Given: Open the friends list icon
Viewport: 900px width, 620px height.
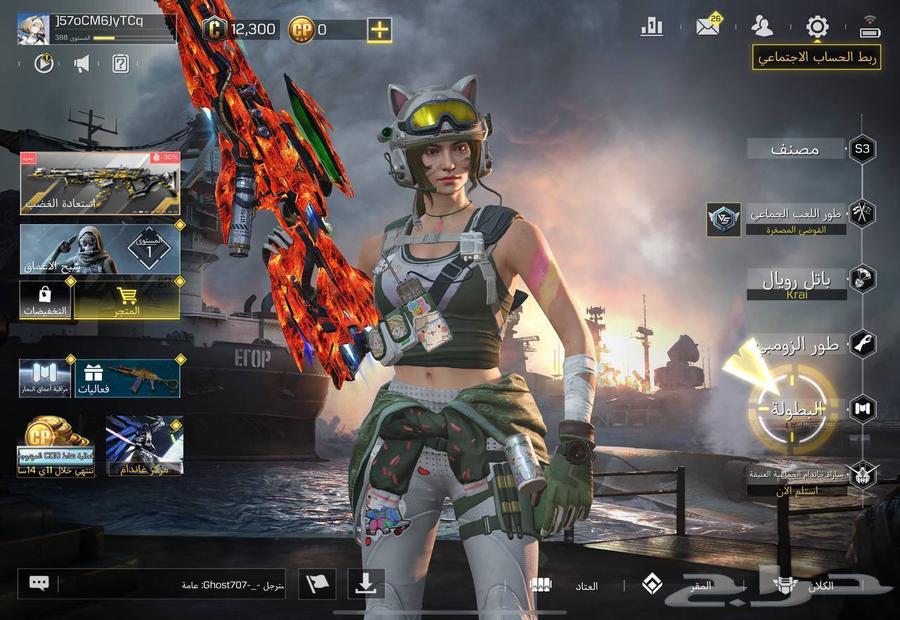Looking at the screenshot, I should [763, 27].
